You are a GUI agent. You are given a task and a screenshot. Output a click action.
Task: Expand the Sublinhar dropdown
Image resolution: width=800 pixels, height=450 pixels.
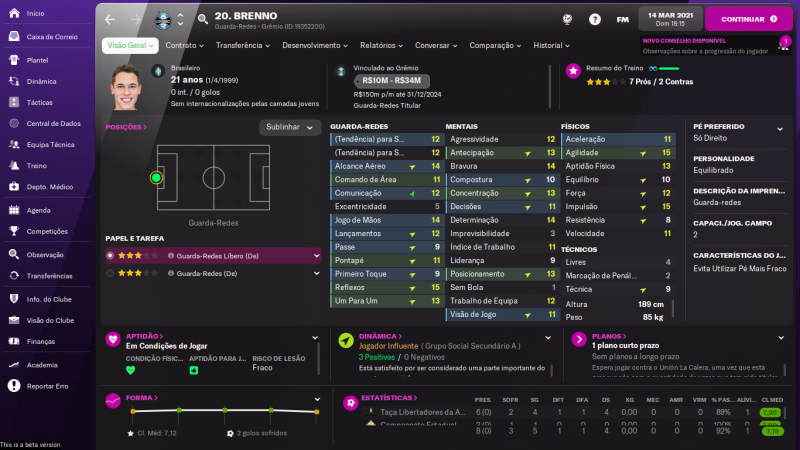tap(290, 127)
